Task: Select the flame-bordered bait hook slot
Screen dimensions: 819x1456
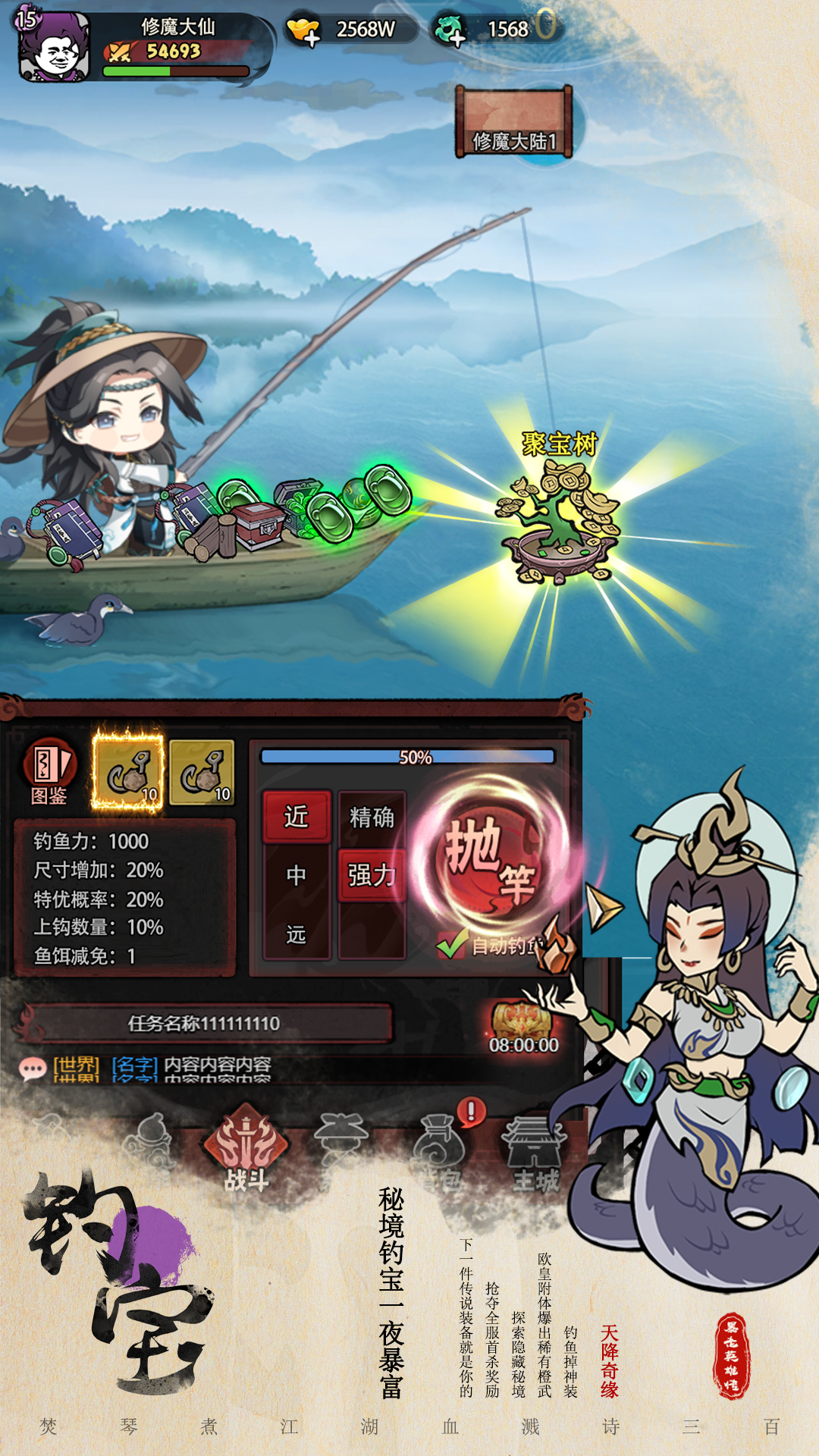Action: 127,773
